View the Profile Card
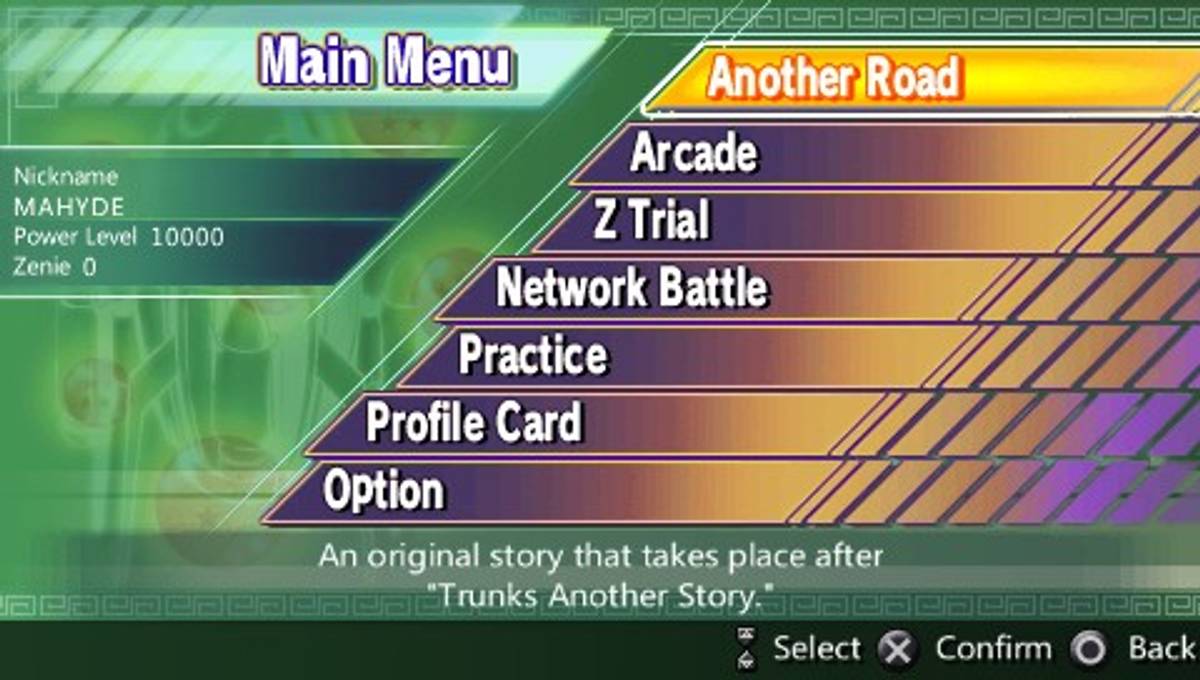The width and height of the screenshot is (1200, 680). [x=473, y=423]
